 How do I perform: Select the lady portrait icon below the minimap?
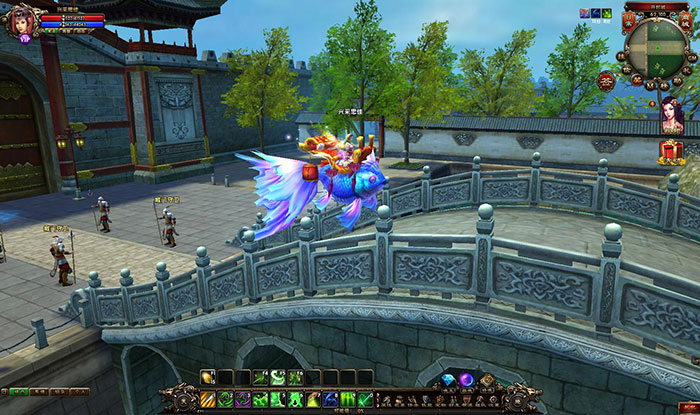(672, 115)
